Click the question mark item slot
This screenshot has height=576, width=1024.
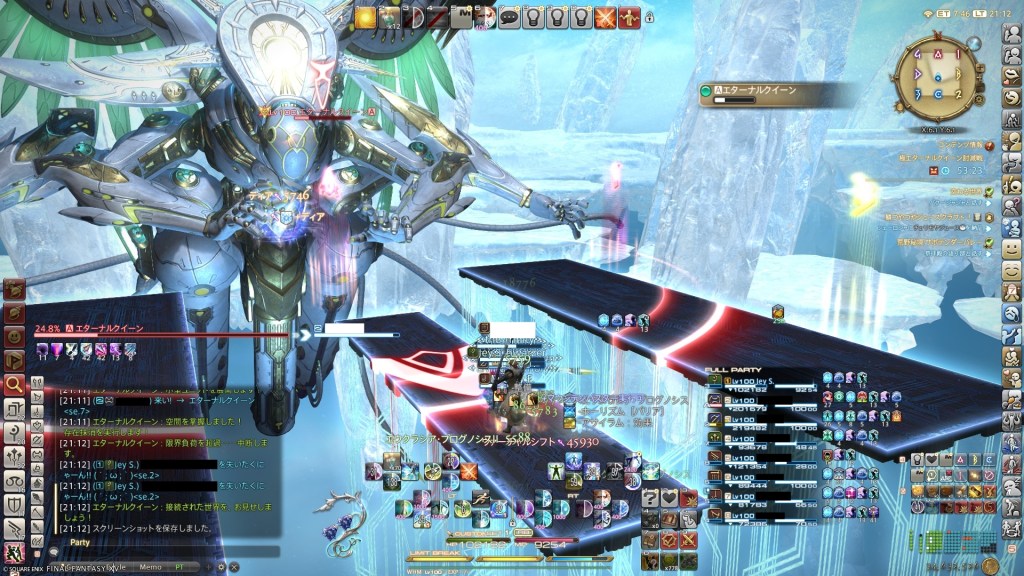pos(651,498)
